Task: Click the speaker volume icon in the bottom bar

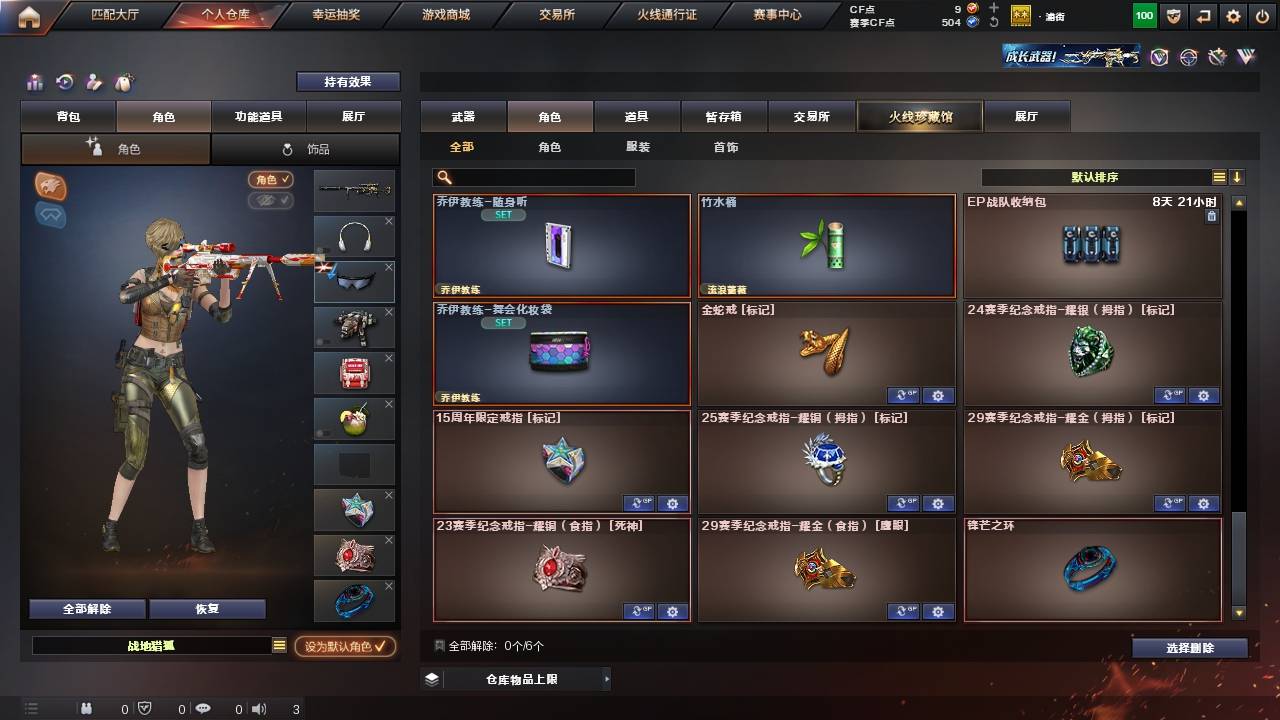Action: tap(257, 708)
